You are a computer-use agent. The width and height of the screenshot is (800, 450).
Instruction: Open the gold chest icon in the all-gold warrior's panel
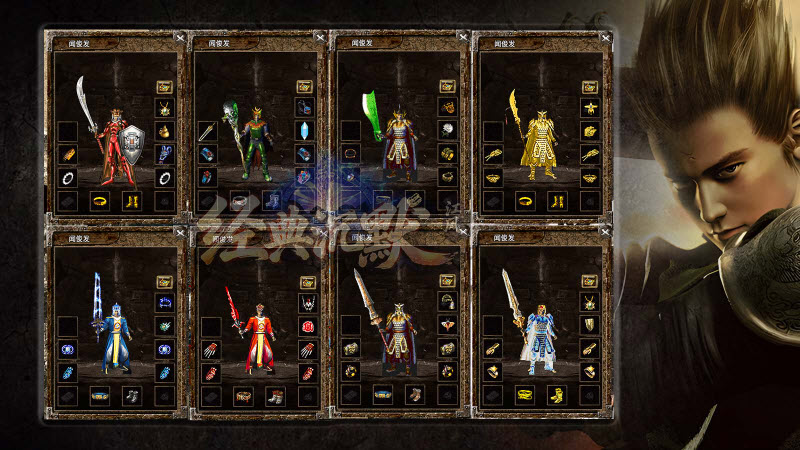590,87
